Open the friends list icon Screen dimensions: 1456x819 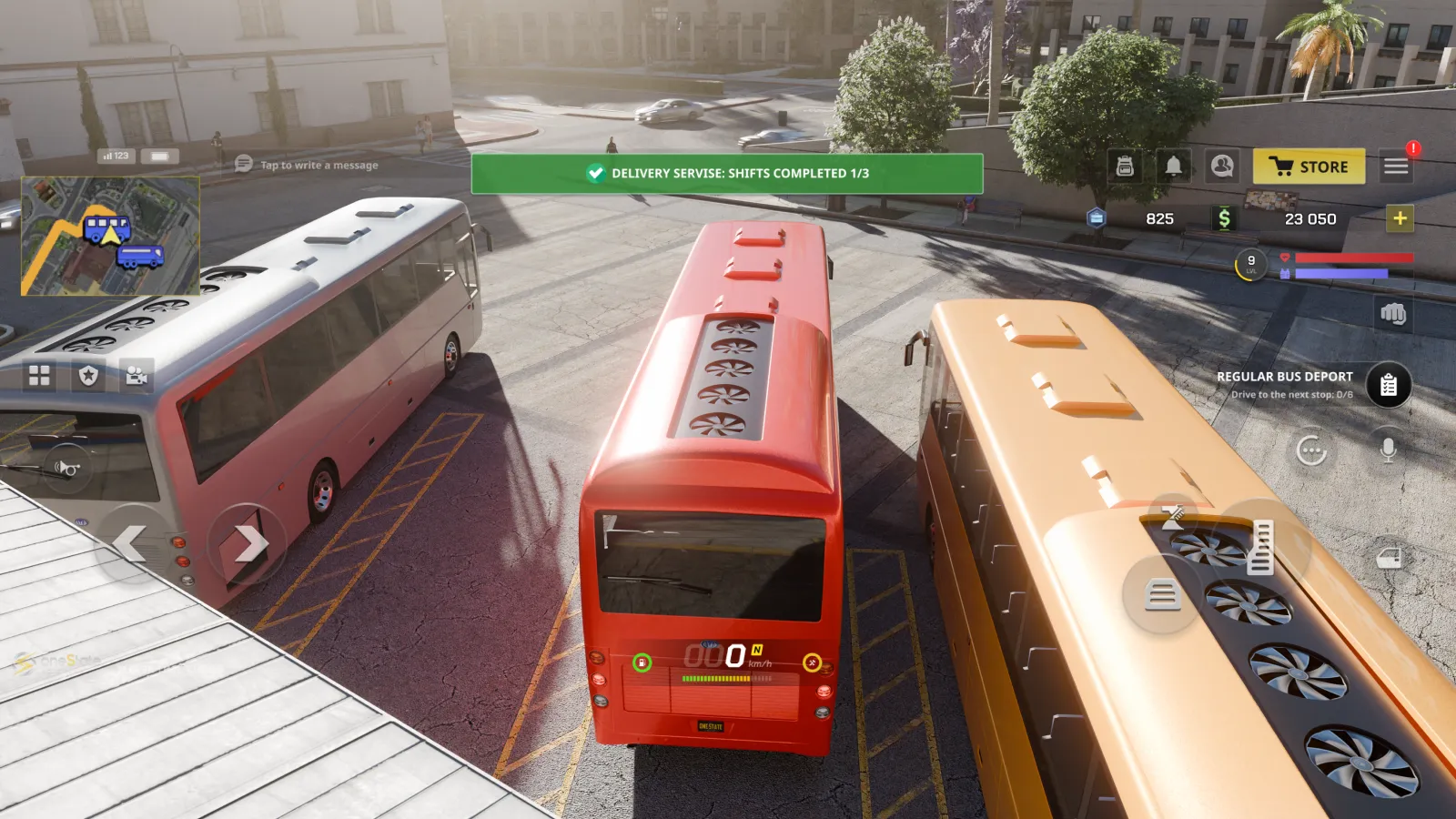1222,167
